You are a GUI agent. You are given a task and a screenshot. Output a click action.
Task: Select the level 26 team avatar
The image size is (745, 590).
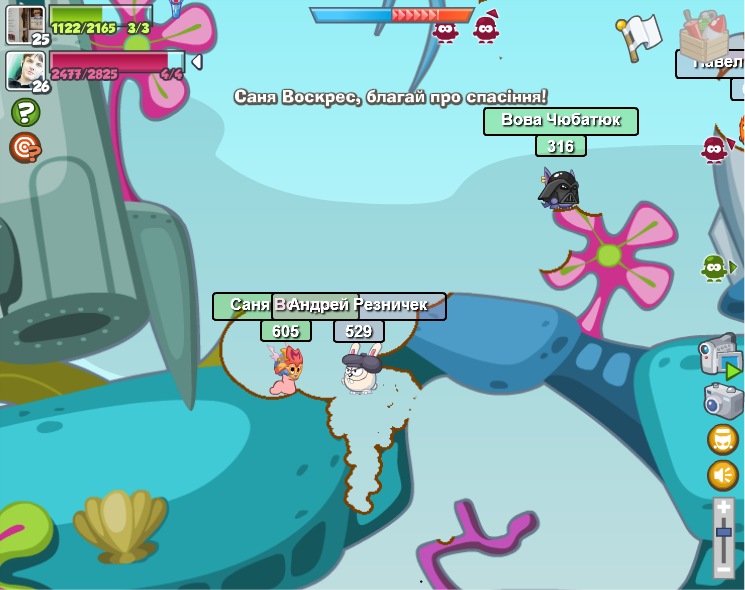(x=25, y=70)
